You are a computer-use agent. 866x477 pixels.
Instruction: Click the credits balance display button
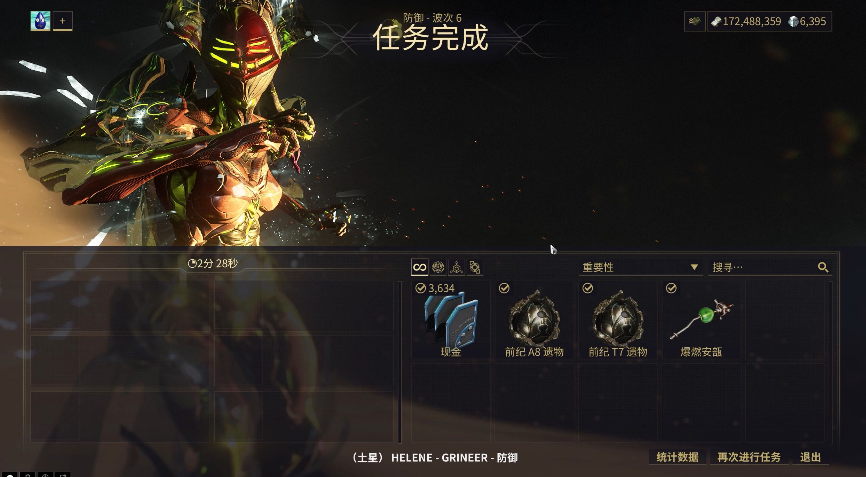[x=745, y=20]
